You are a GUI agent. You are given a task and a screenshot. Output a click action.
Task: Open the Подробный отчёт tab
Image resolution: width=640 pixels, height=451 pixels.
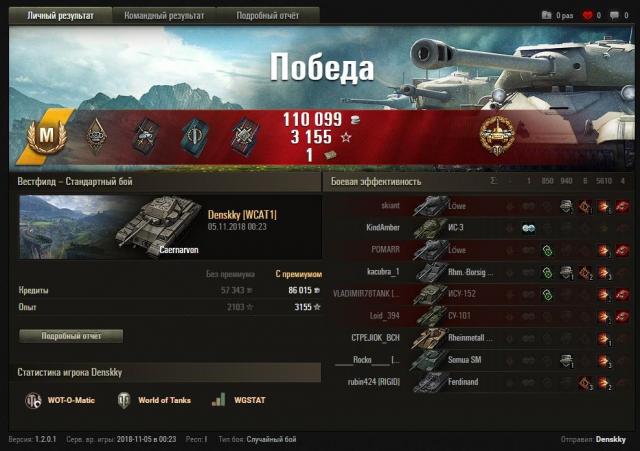[266, 16]
